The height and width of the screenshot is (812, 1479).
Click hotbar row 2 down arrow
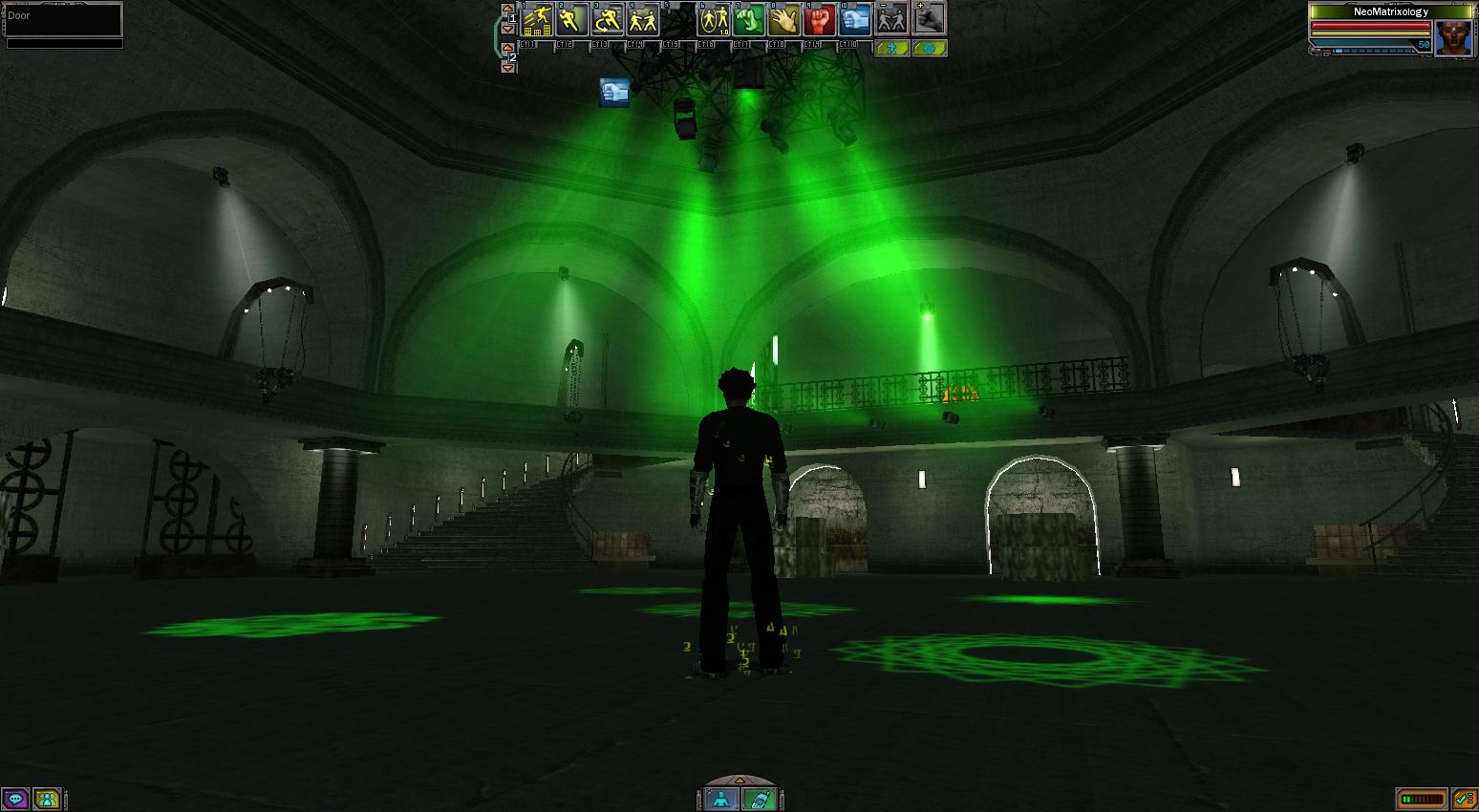click(x=508, y=68)
